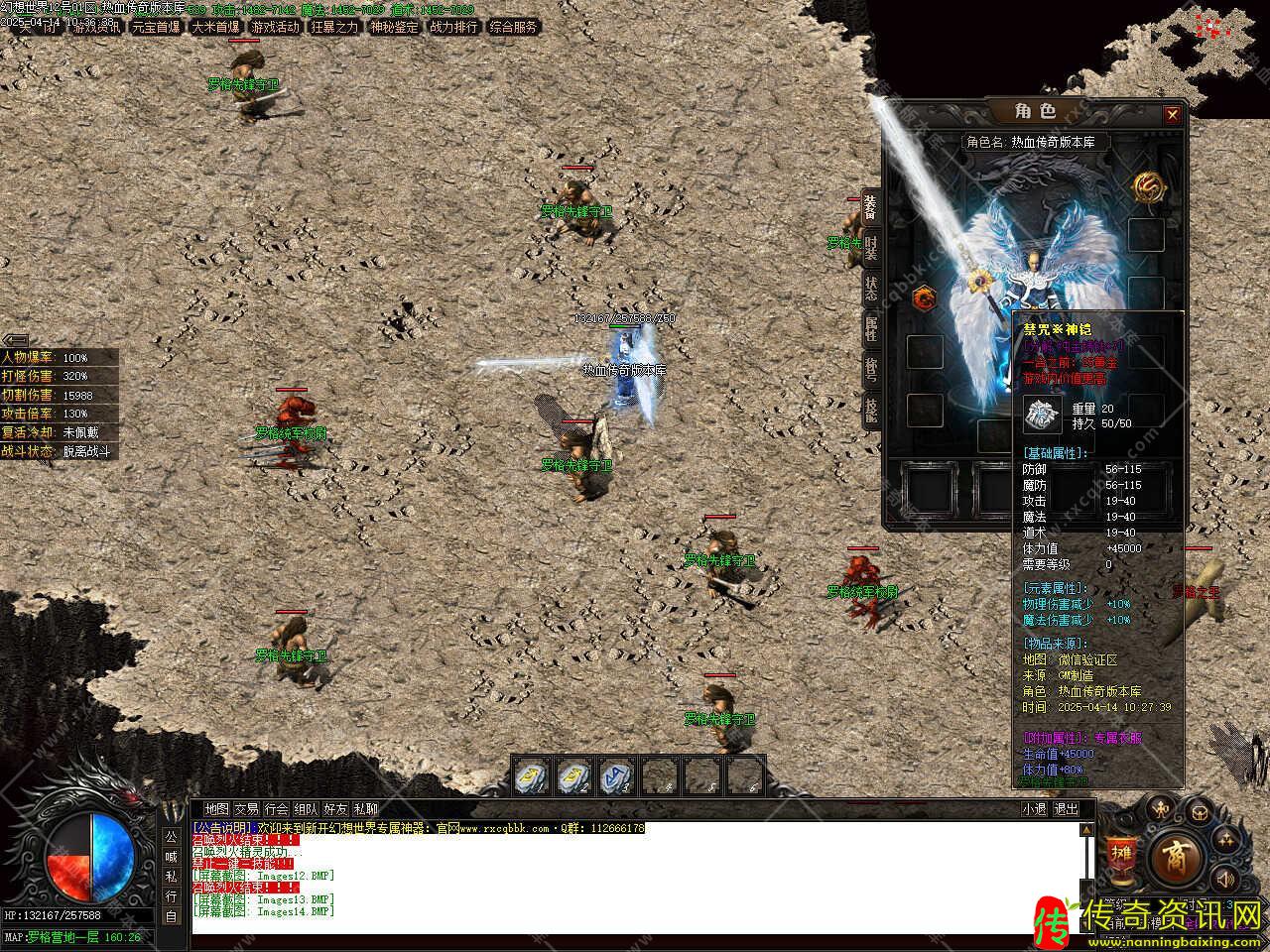The height and width of the screenshot is (952, 1270).
Task: Open the 交易 trade button
Action: [246, 809]
